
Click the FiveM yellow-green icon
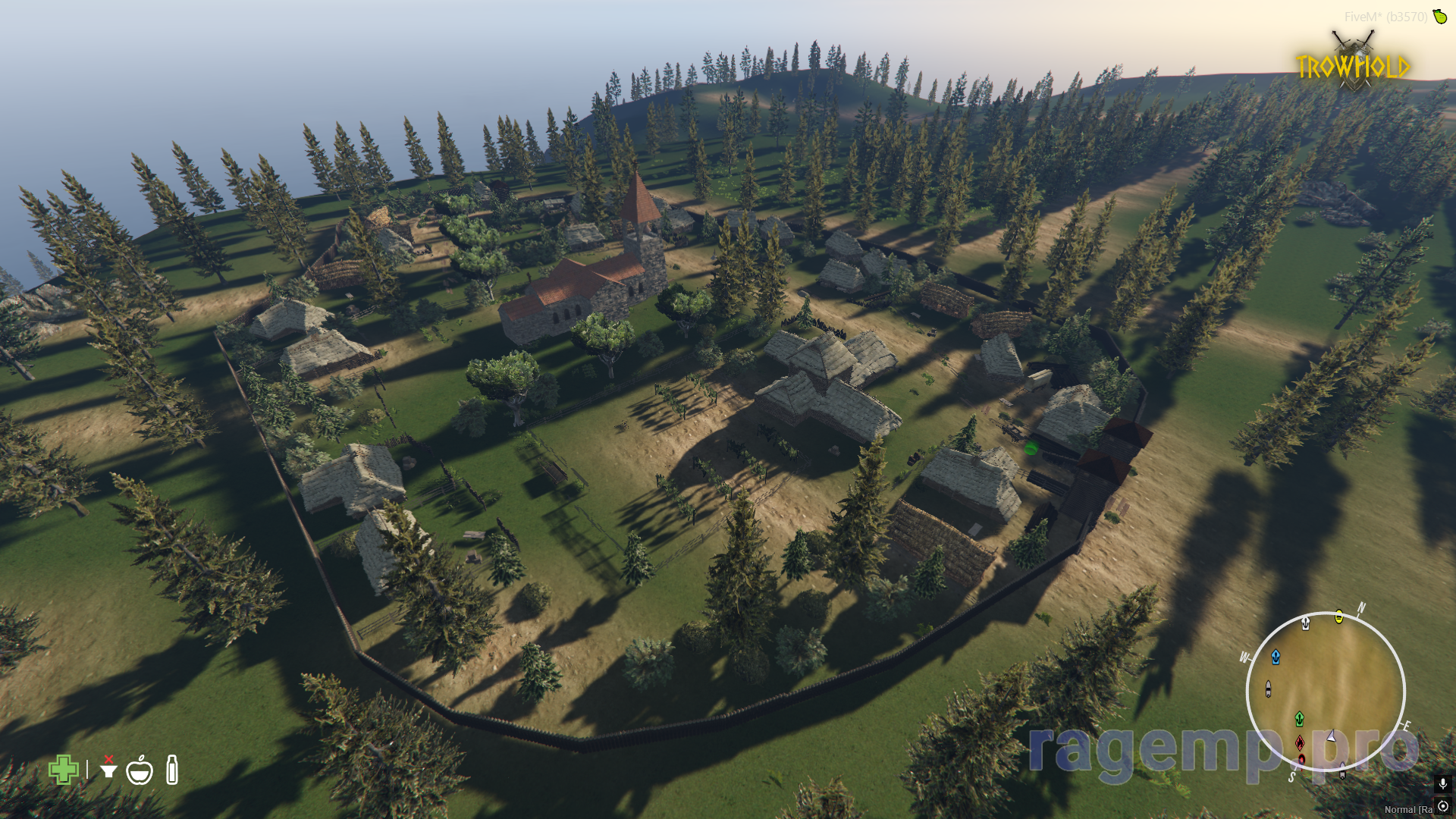1439,16
